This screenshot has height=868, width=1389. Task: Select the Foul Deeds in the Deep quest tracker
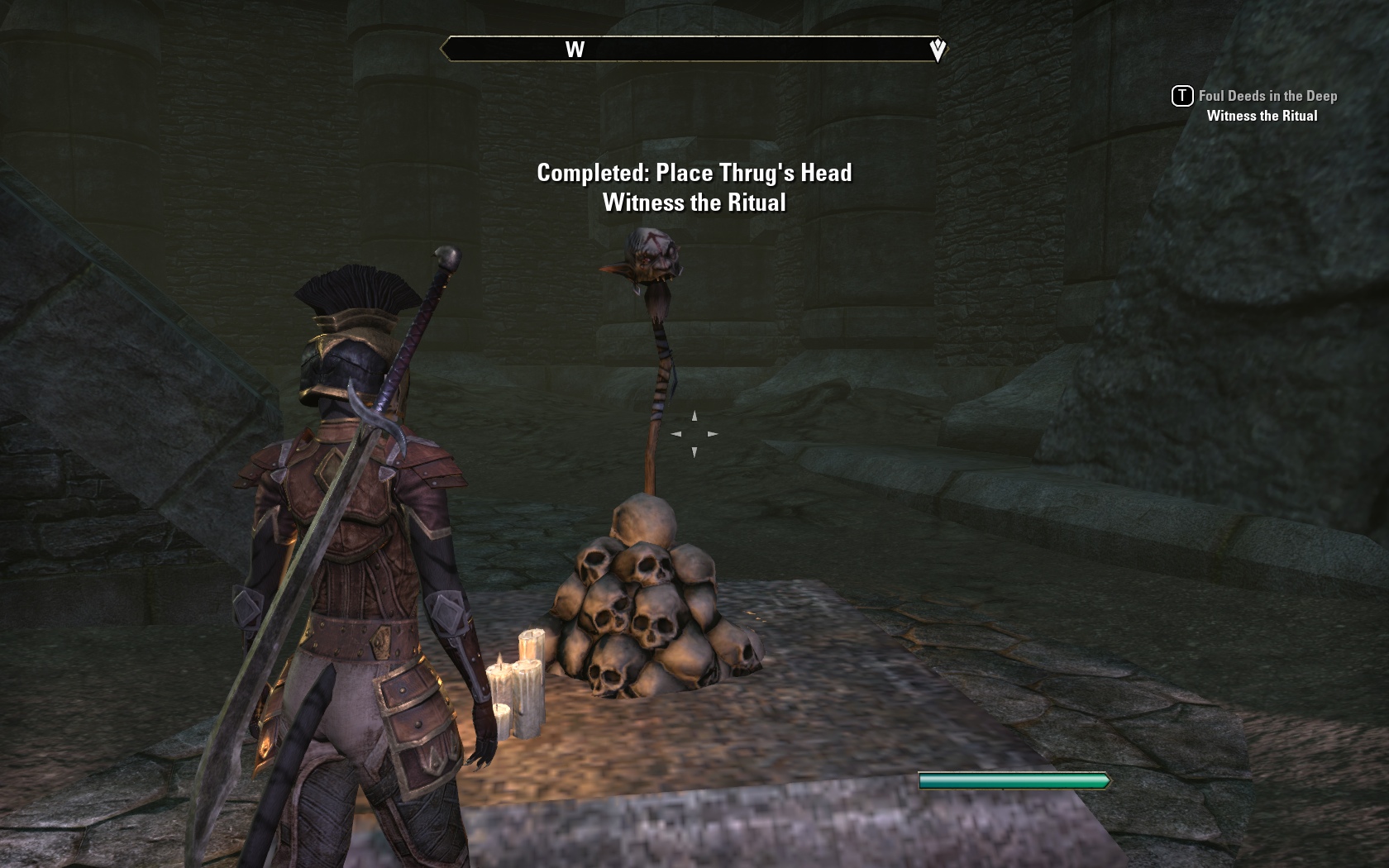[x=1267, y=97]
